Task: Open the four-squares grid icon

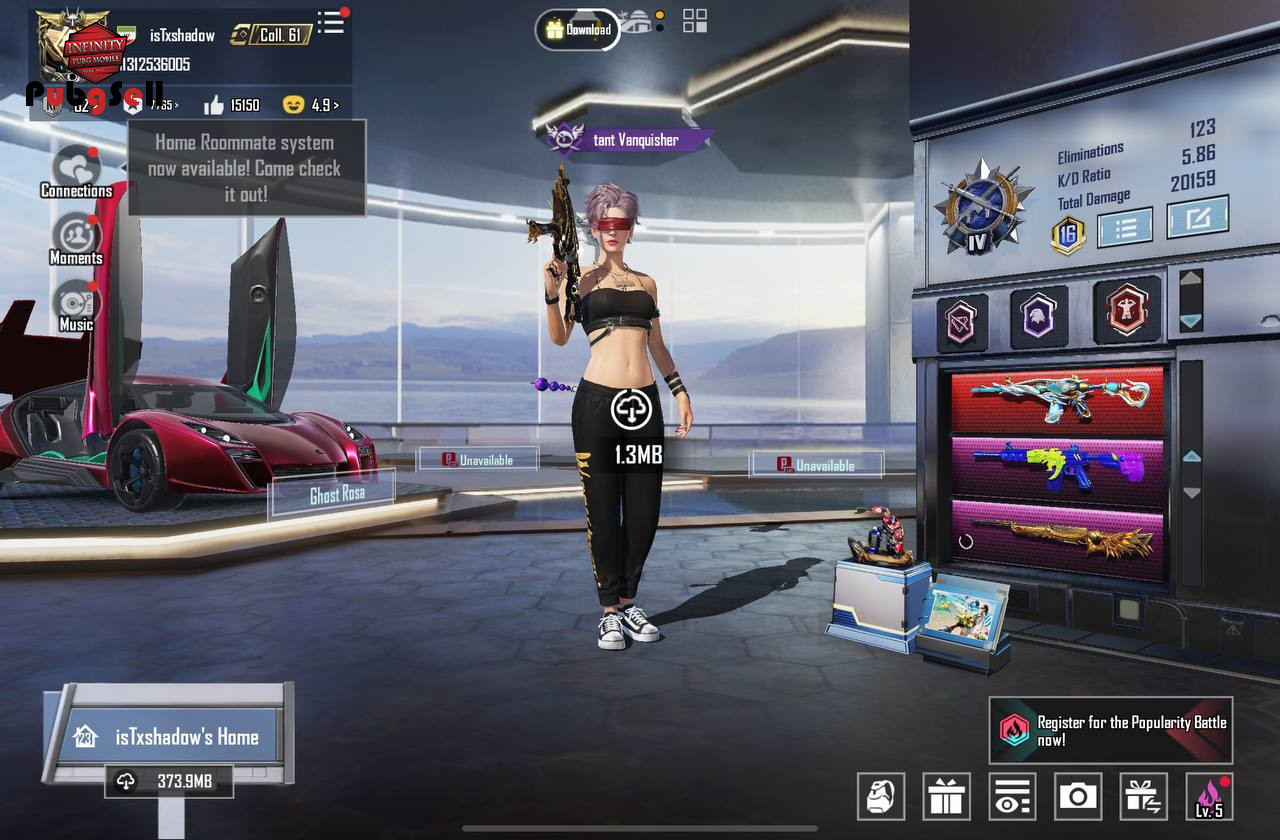Action: tap(695, 21)
